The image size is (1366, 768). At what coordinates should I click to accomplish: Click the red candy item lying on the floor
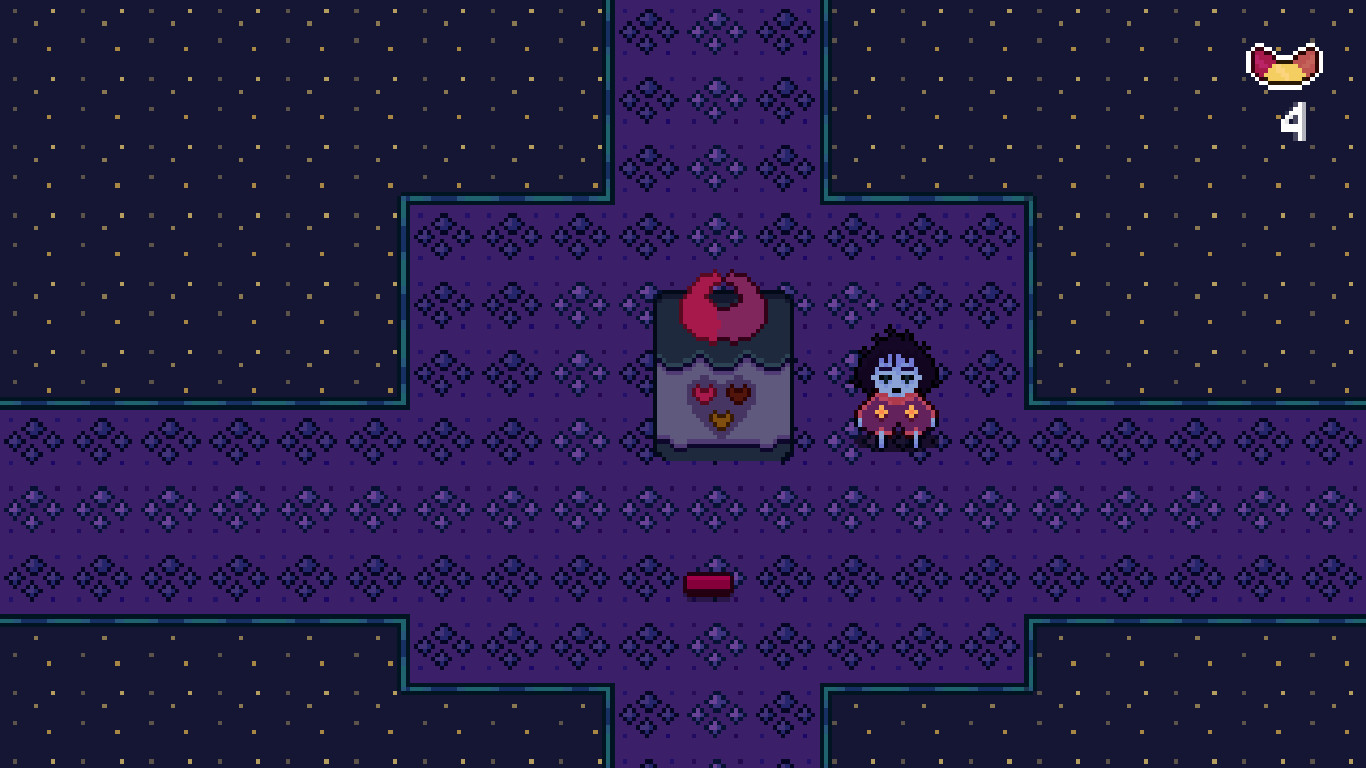pos(709,583)
